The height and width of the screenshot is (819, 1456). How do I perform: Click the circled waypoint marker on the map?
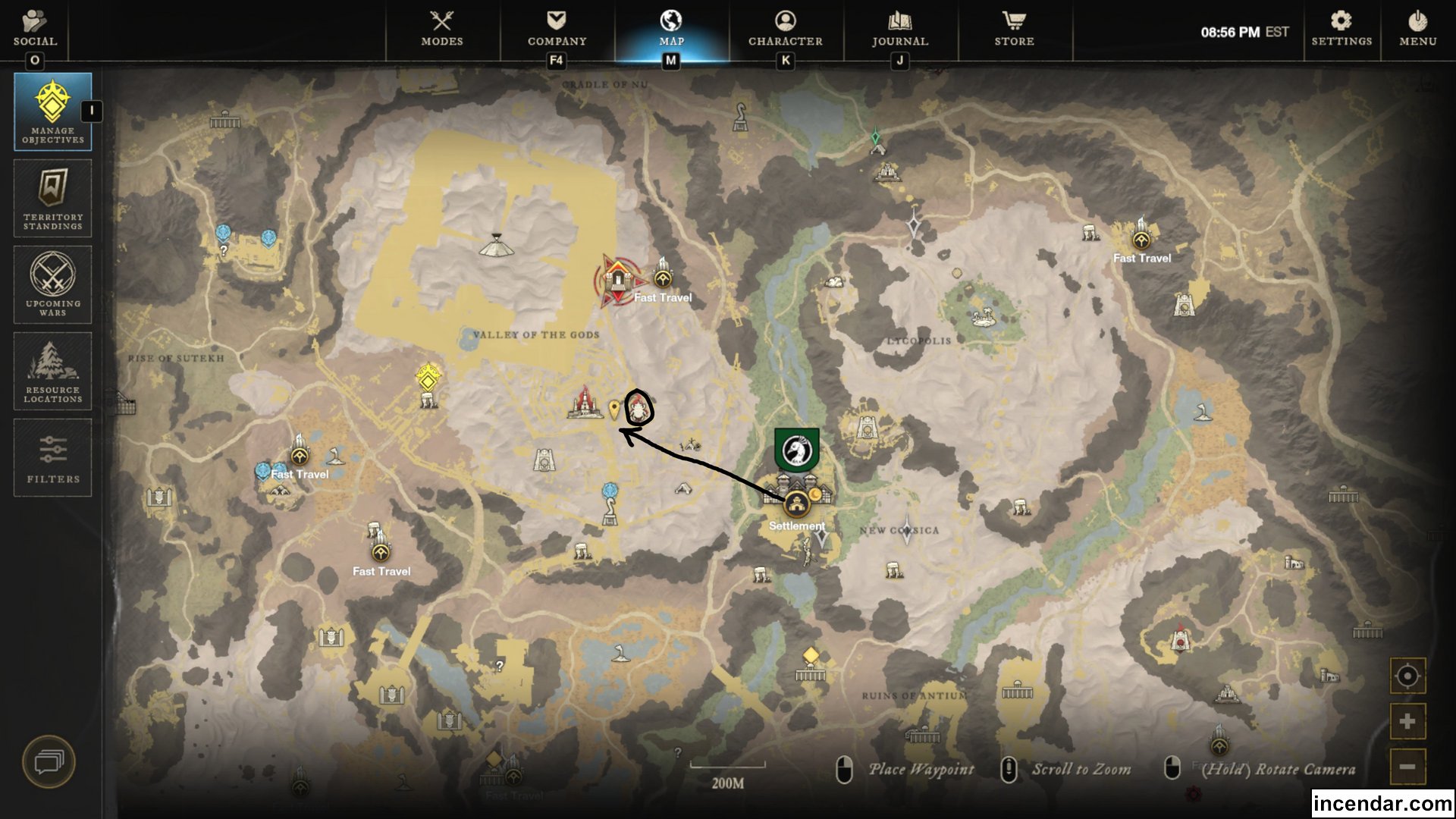point(639,408)
